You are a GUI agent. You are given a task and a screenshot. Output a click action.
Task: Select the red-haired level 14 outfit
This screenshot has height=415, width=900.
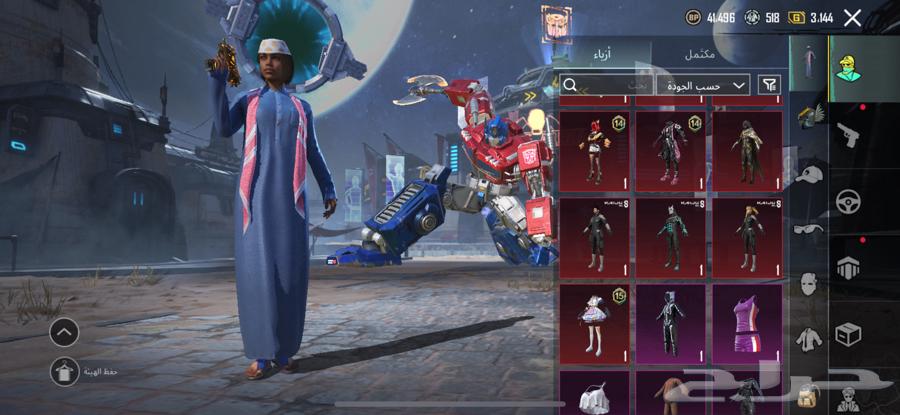tap(594, 150)
